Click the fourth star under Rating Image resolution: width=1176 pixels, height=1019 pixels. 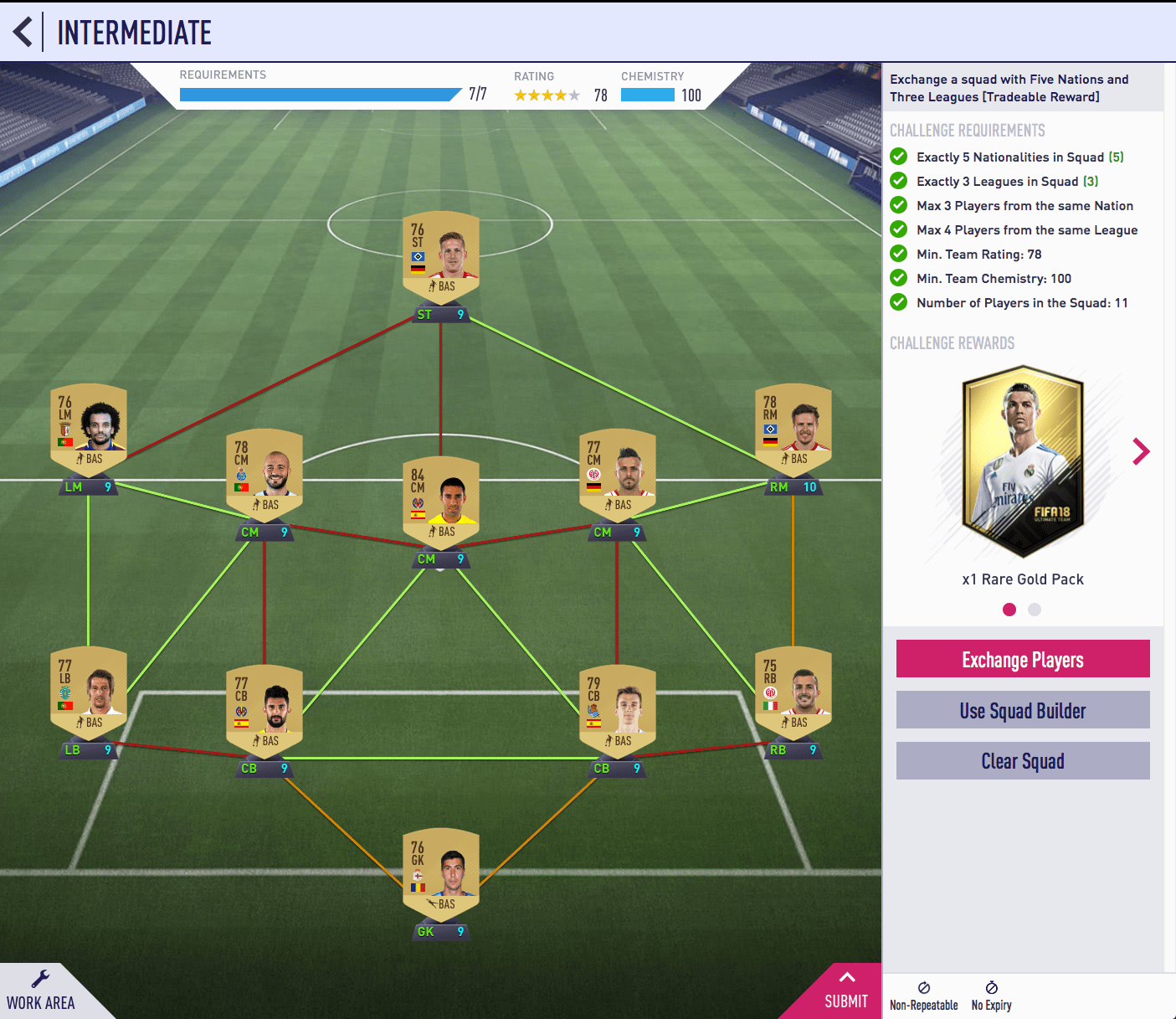point(562,95)
